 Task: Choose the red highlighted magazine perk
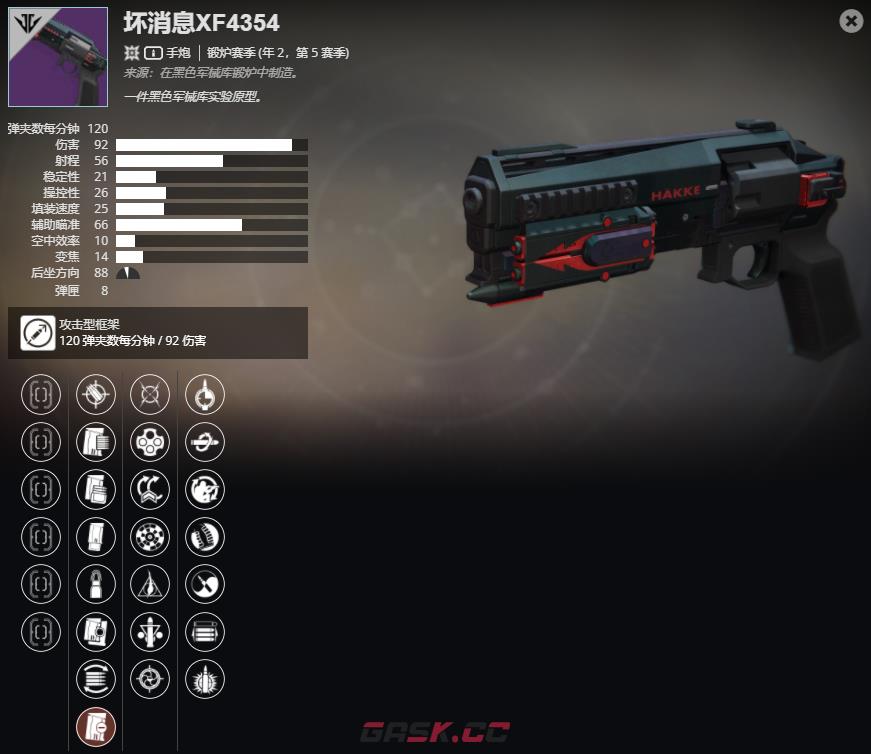[x=96, y=727]
